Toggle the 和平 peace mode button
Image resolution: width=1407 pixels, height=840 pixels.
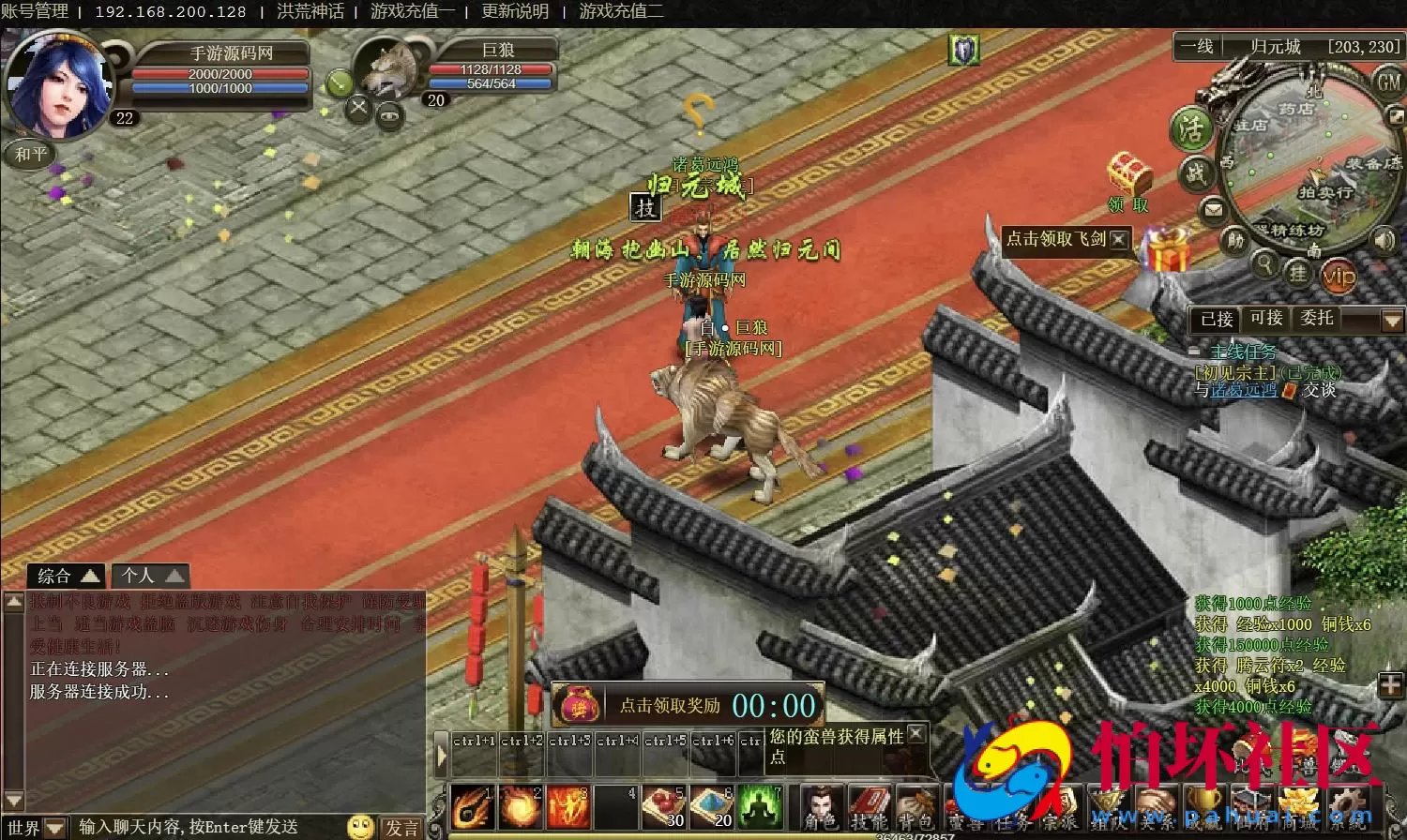tap(32, 154)
